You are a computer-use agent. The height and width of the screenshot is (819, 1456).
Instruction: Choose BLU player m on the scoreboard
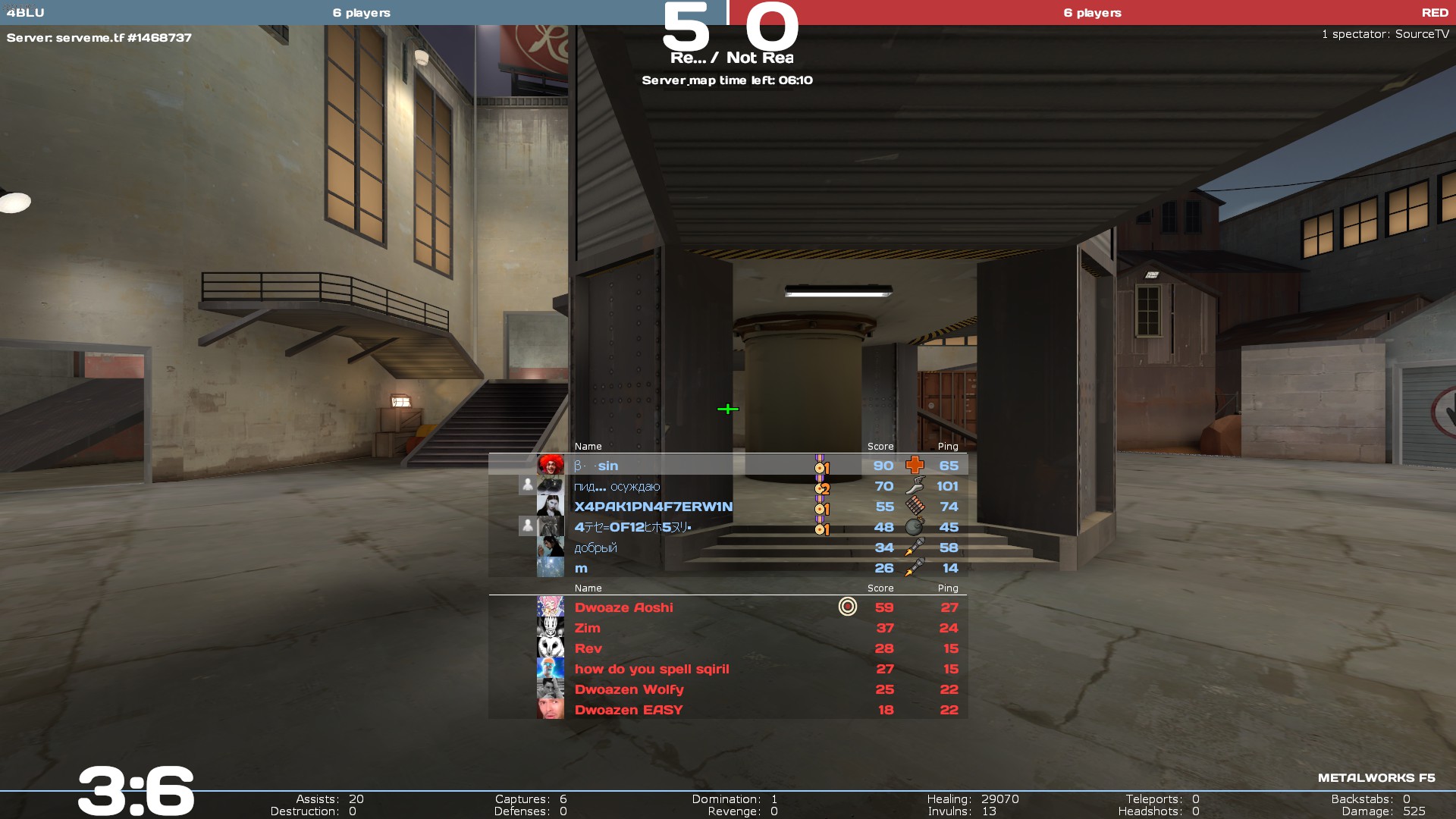tap(581, 568)
